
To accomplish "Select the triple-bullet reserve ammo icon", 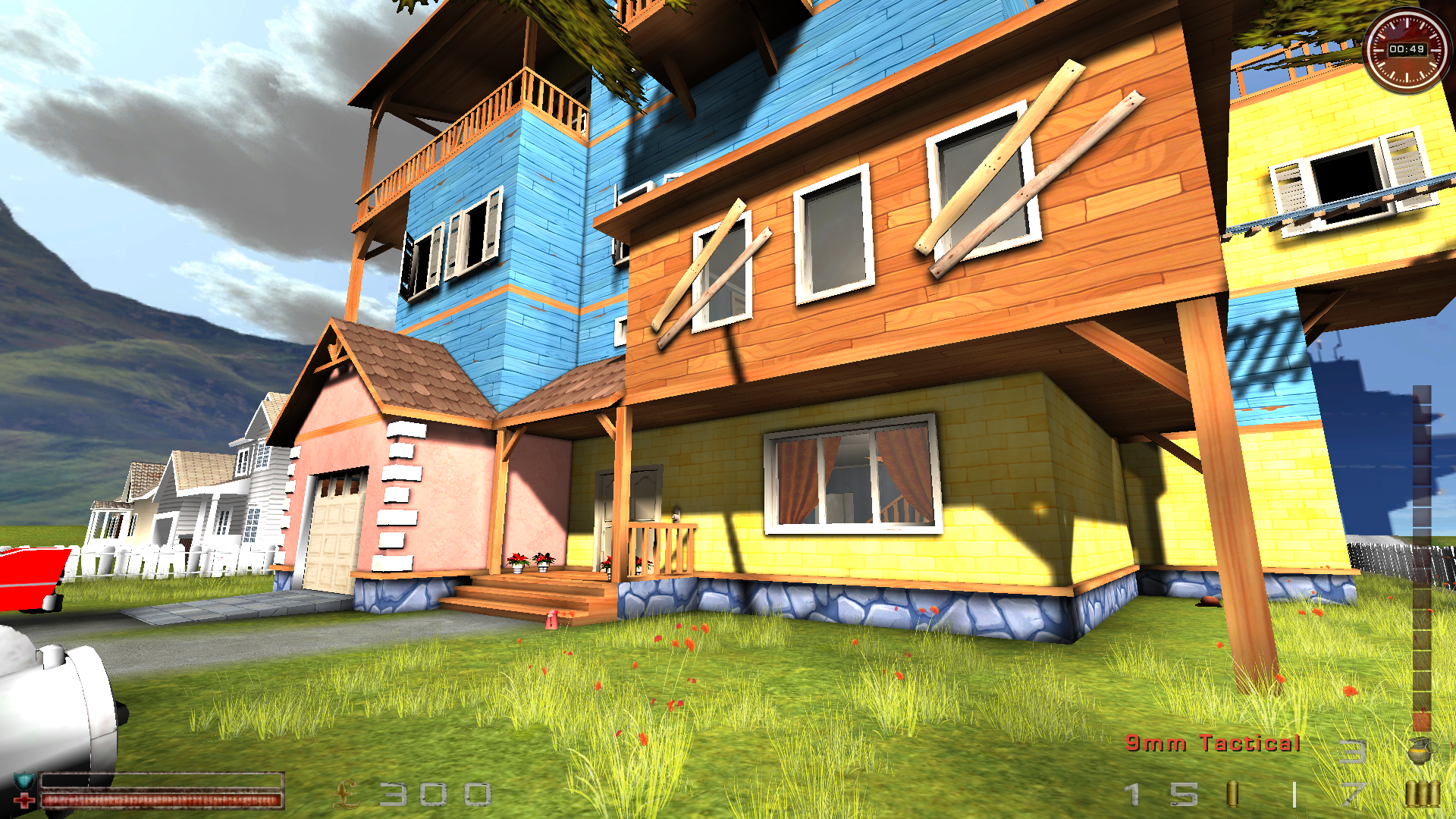I will (x=1423, y=795).
